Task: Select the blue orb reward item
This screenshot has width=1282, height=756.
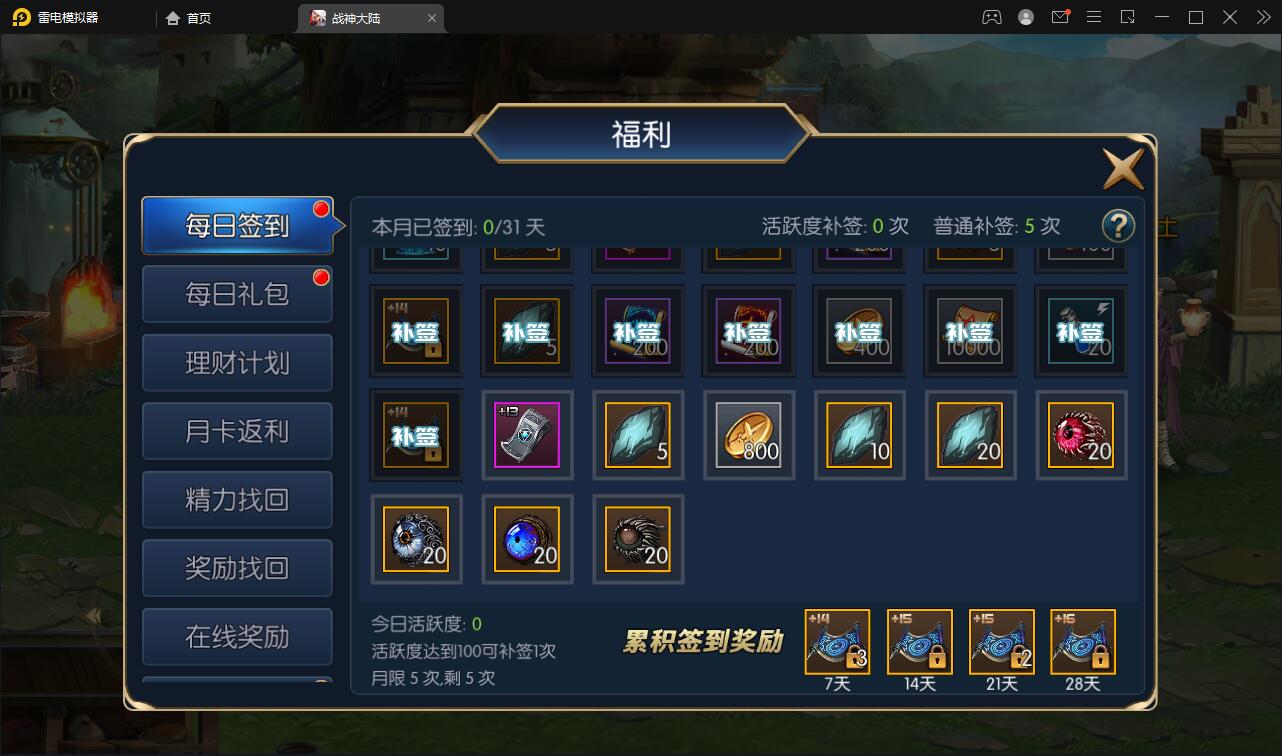Action: point(527,539)
